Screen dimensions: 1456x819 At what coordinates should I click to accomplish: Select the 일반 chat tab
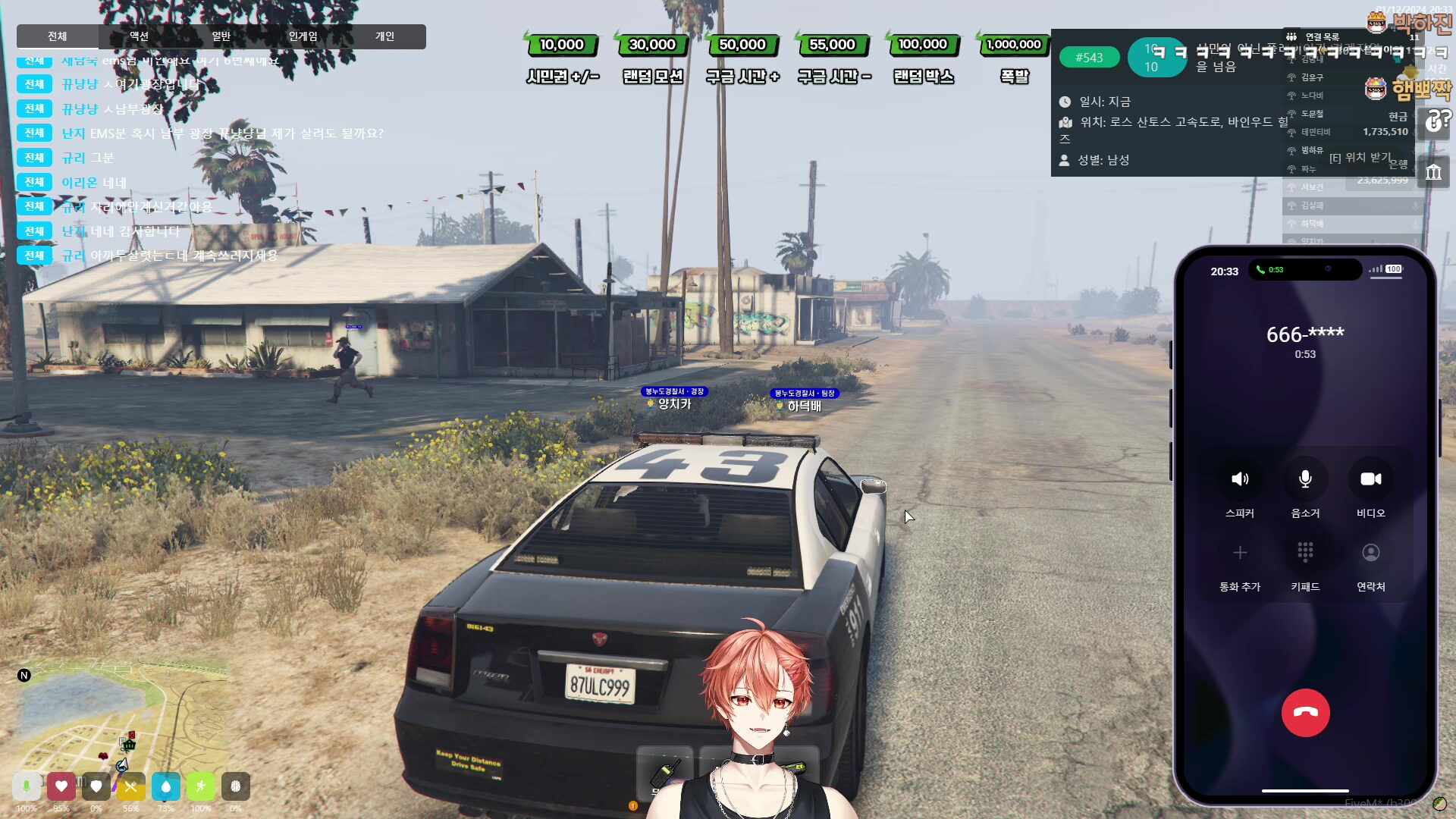tap(221, 36)
